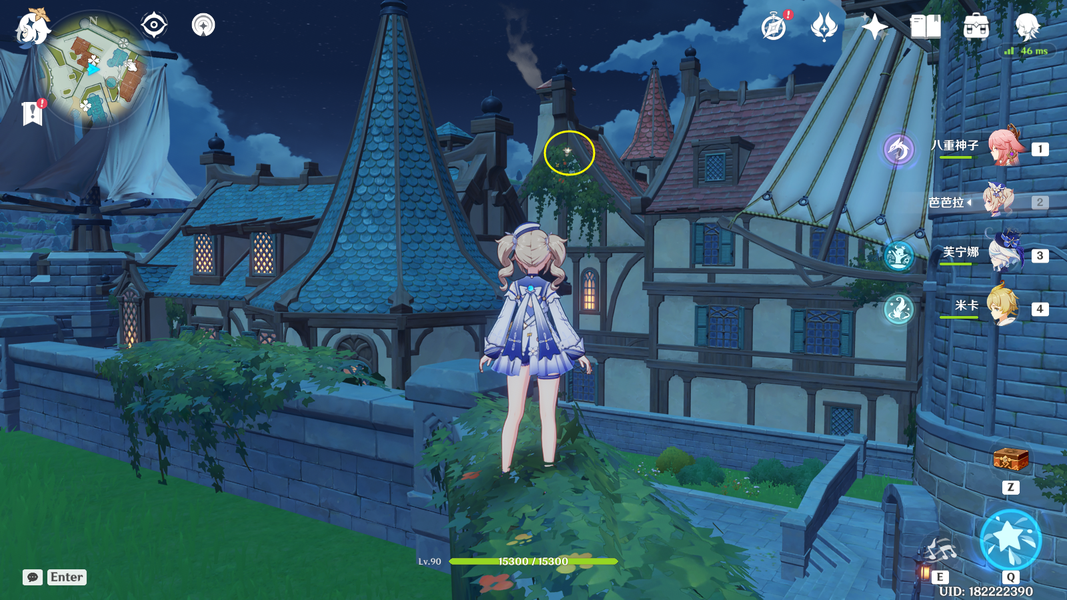This screenshot has width=1067, height=600.
Task: Click the round star icon beside the eye
Action: point(203,25)
